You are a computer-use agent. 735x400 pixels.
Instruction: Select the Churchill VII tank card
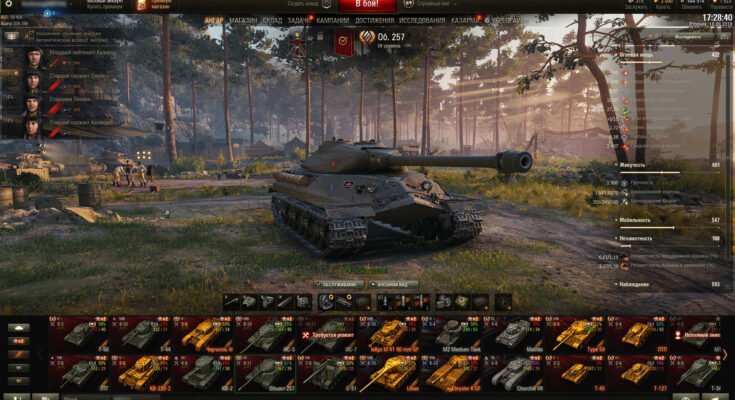pos(513,373)
